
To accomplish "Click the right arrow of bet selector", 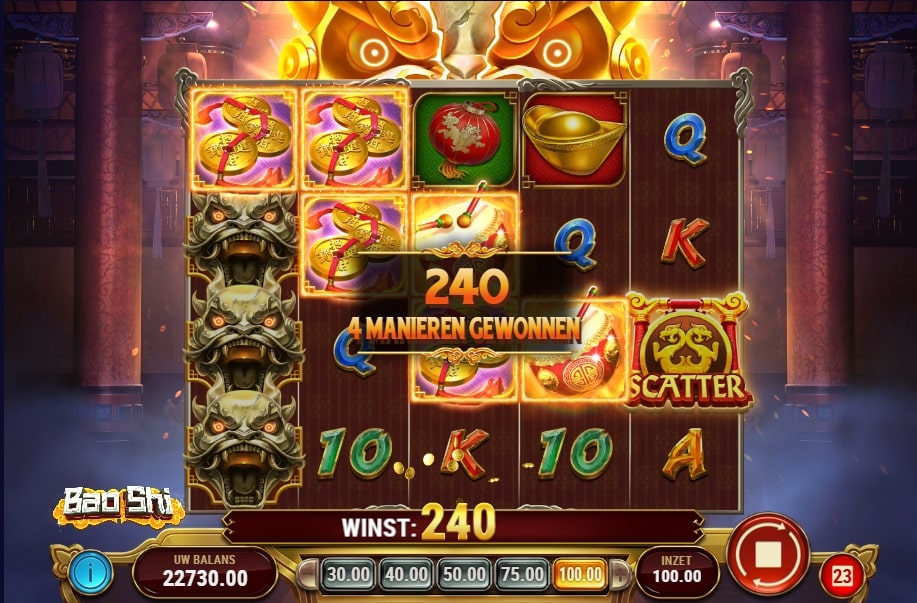I will pyautogui.click(x=619, y=576).
